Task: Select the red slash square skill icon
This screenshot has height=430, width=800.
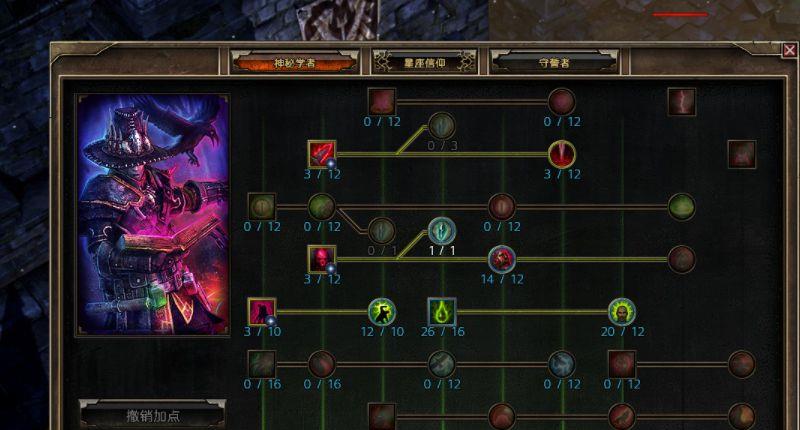Action: point(322,155)
